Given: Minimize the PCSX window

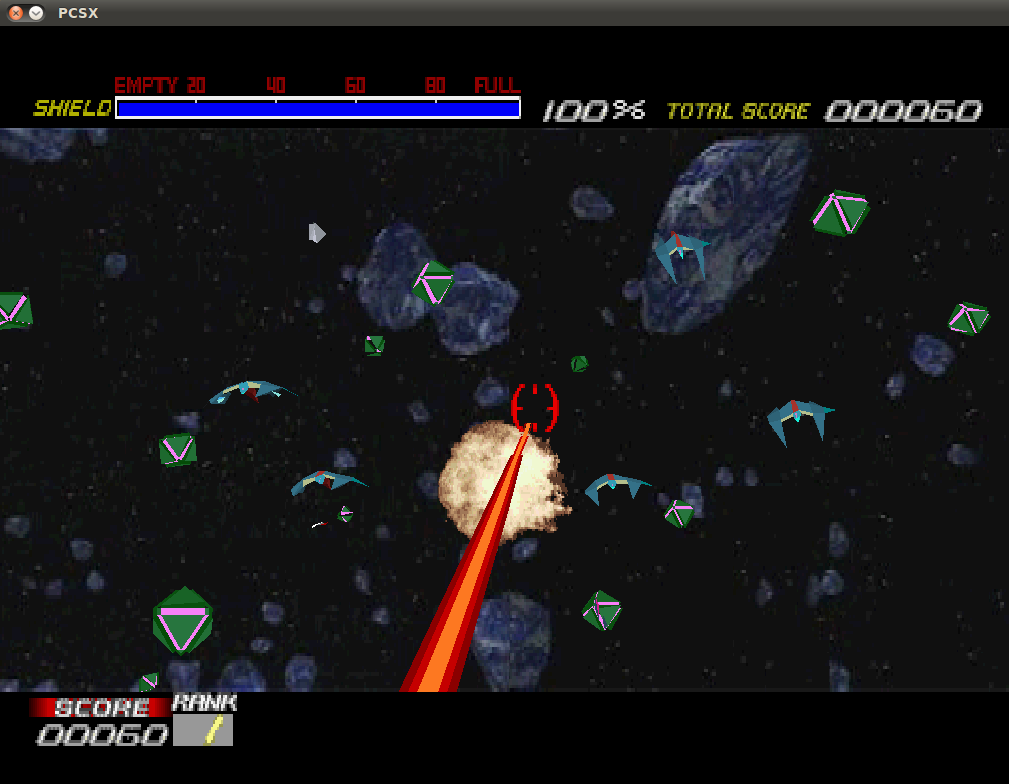Looking at the screenshot, I should tap(36, 13).
